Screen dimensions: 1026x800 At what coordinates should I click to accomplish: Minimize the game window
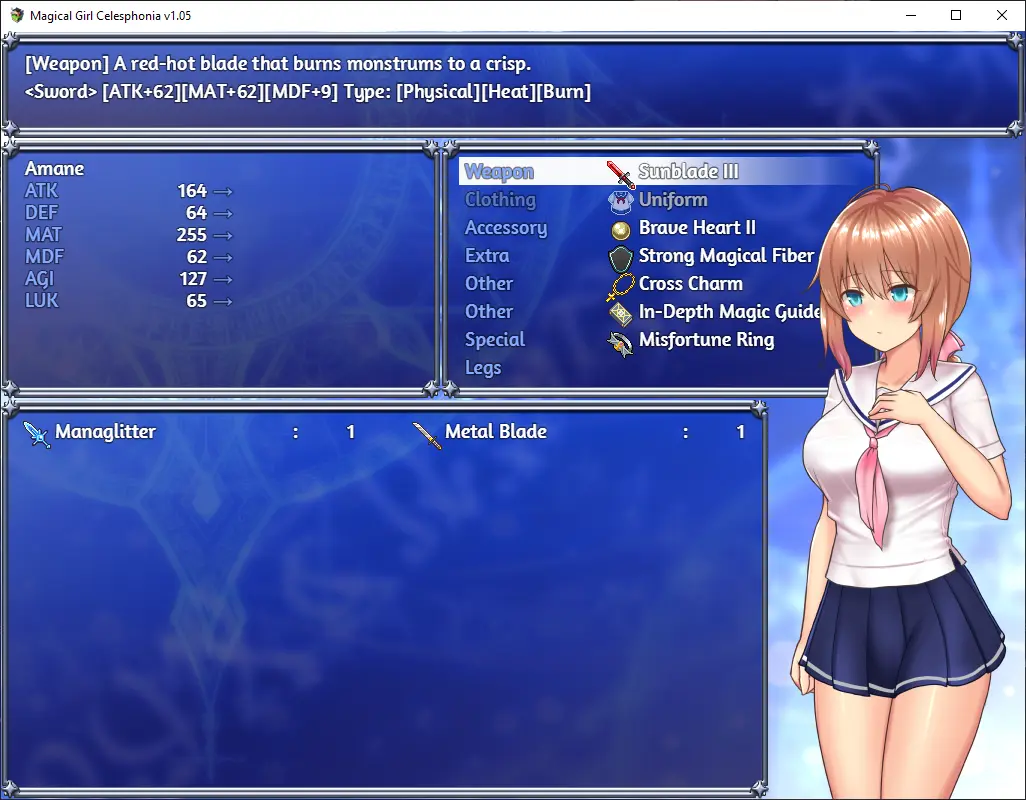tap(910, 15)
